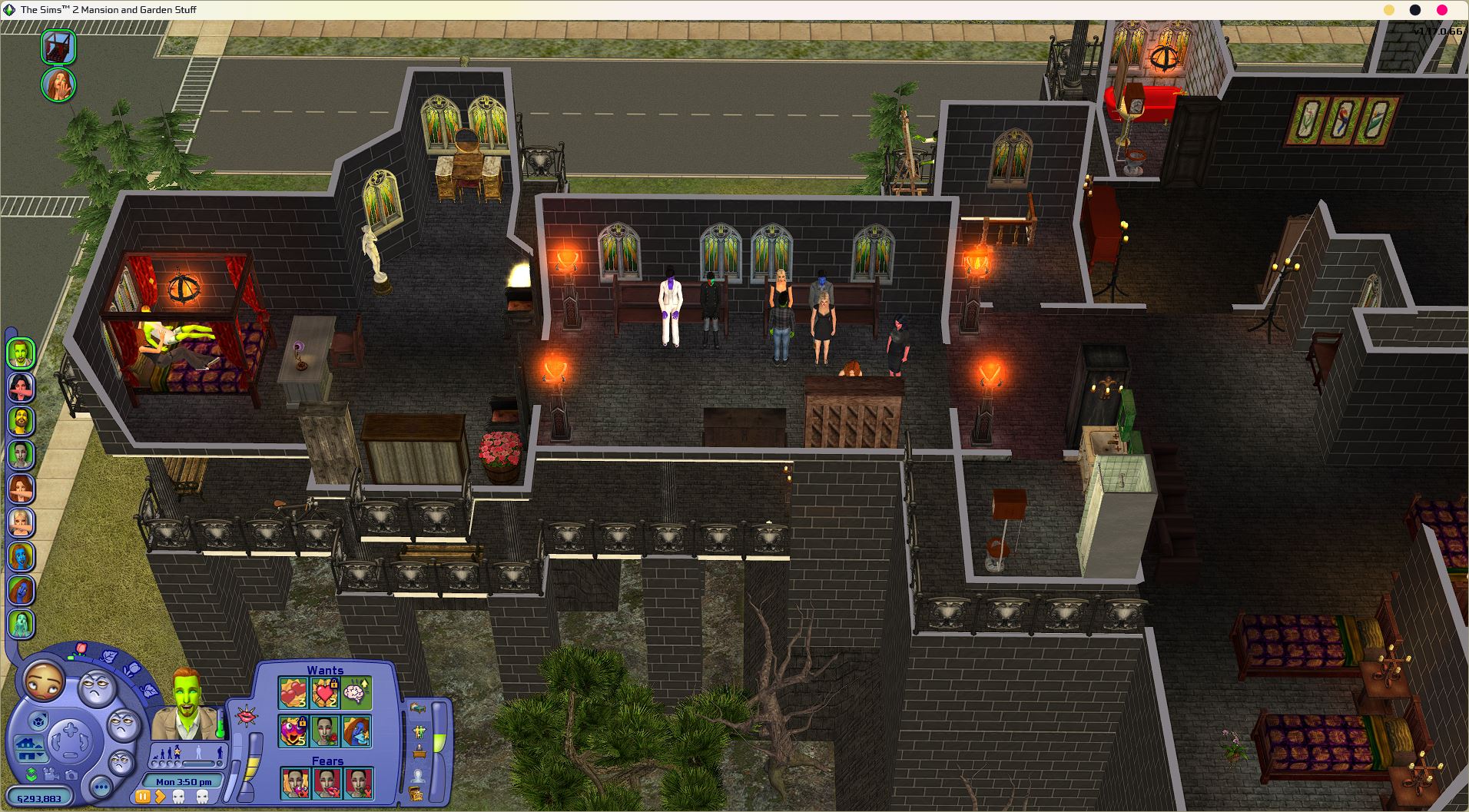Pause the game with the pause button

click(143, 797)
